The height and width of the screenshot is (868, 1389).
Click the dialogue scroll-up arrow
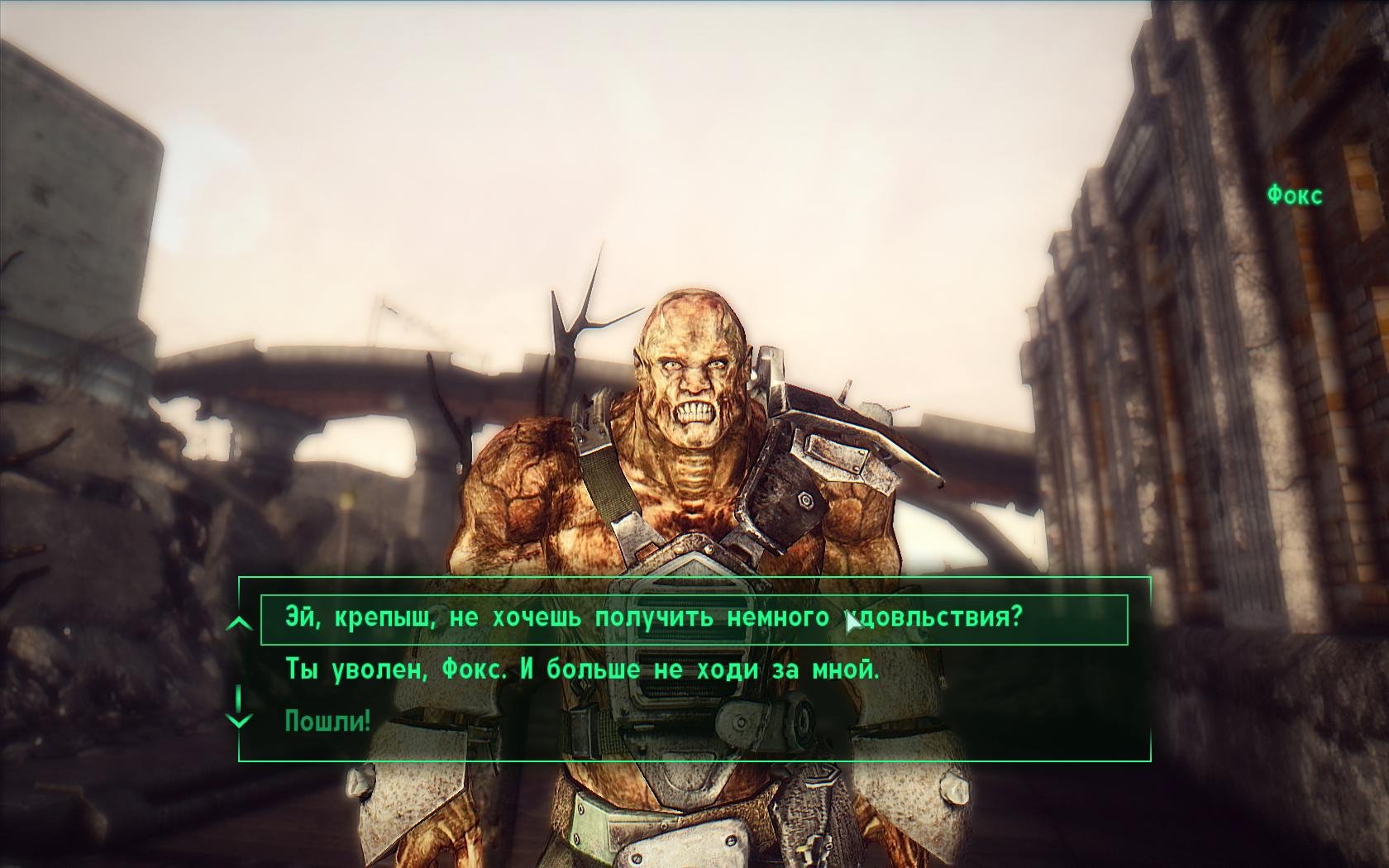point(239,622)
